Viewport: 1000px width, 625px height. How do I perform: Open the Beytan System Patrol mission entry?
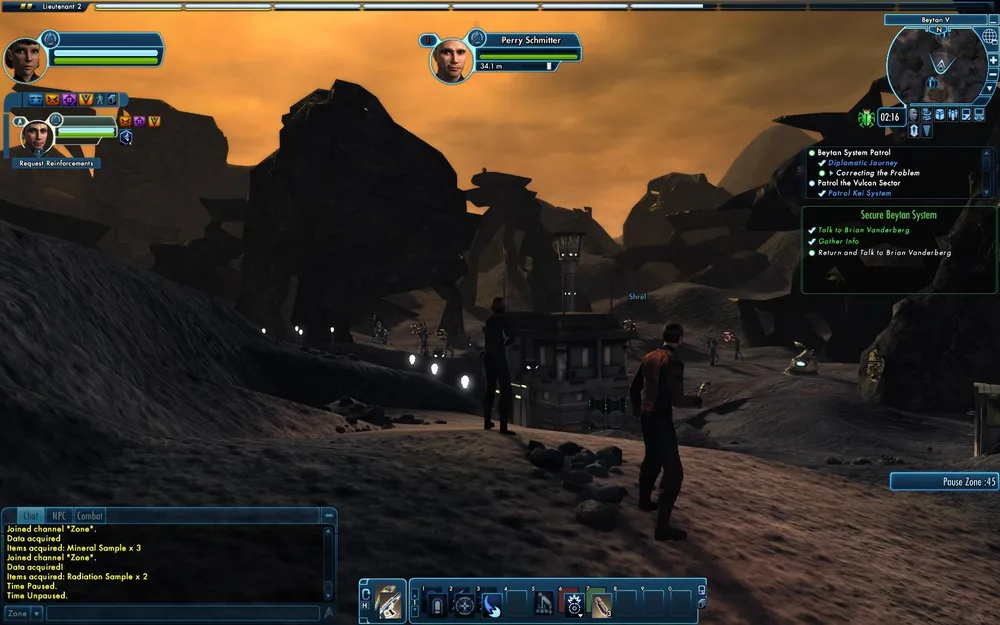click(x=853, y=152)
